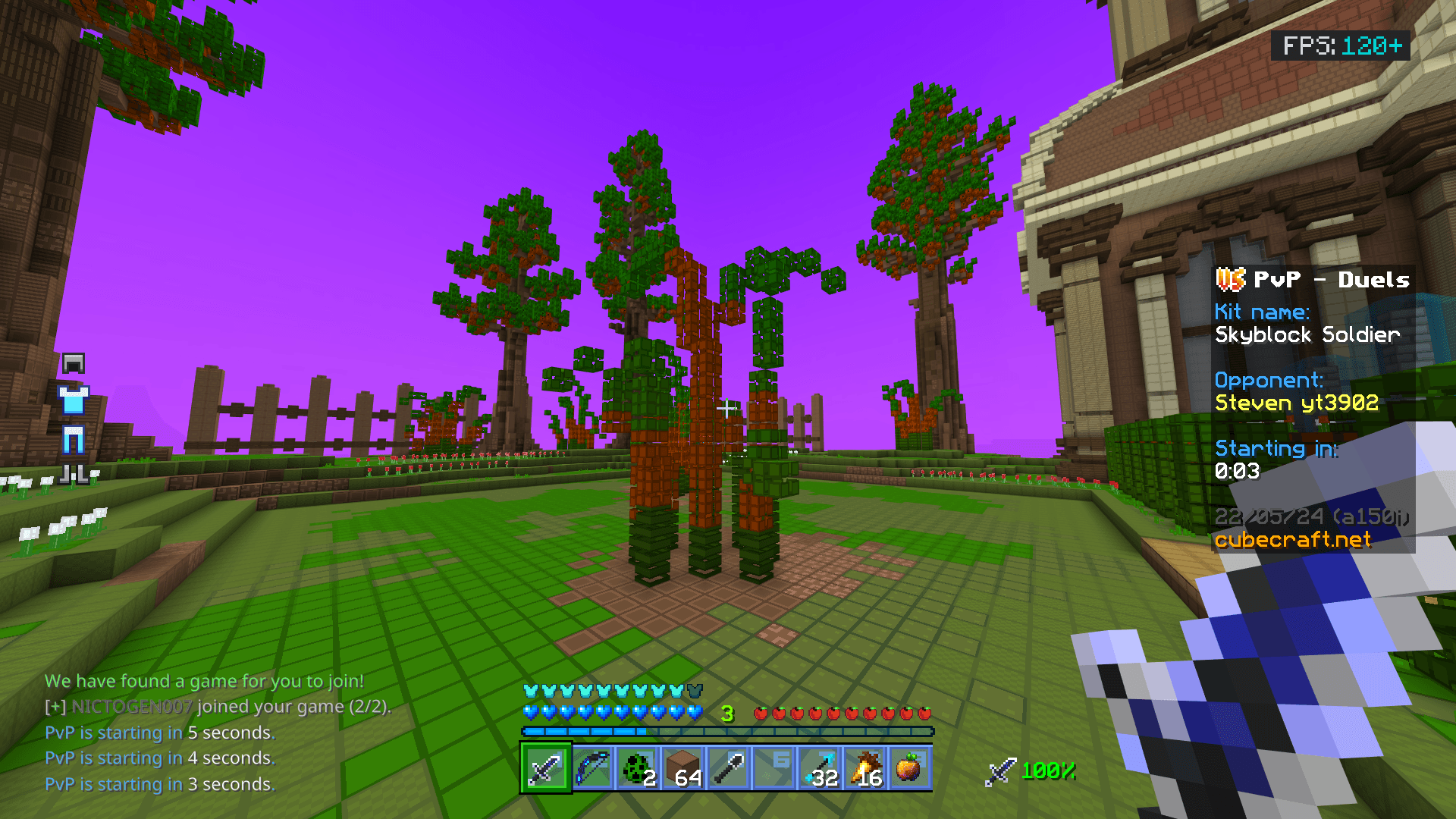Click the empty hotbar slot six
Image resolution: width=1456 pixels, height=819 pixels.
click(x=775, y=768)
